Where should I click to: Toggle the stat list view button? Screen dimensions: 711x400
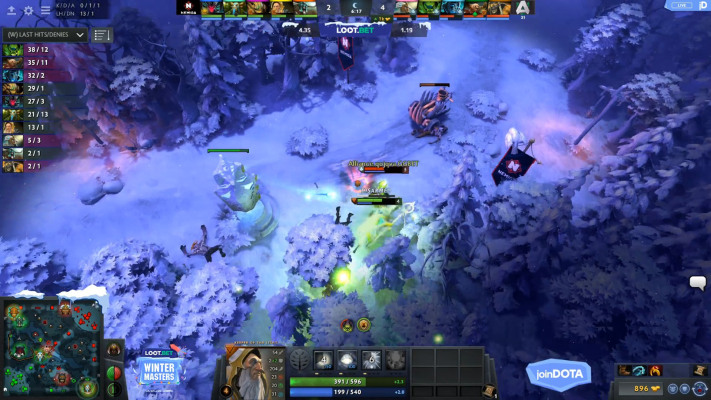102,34
